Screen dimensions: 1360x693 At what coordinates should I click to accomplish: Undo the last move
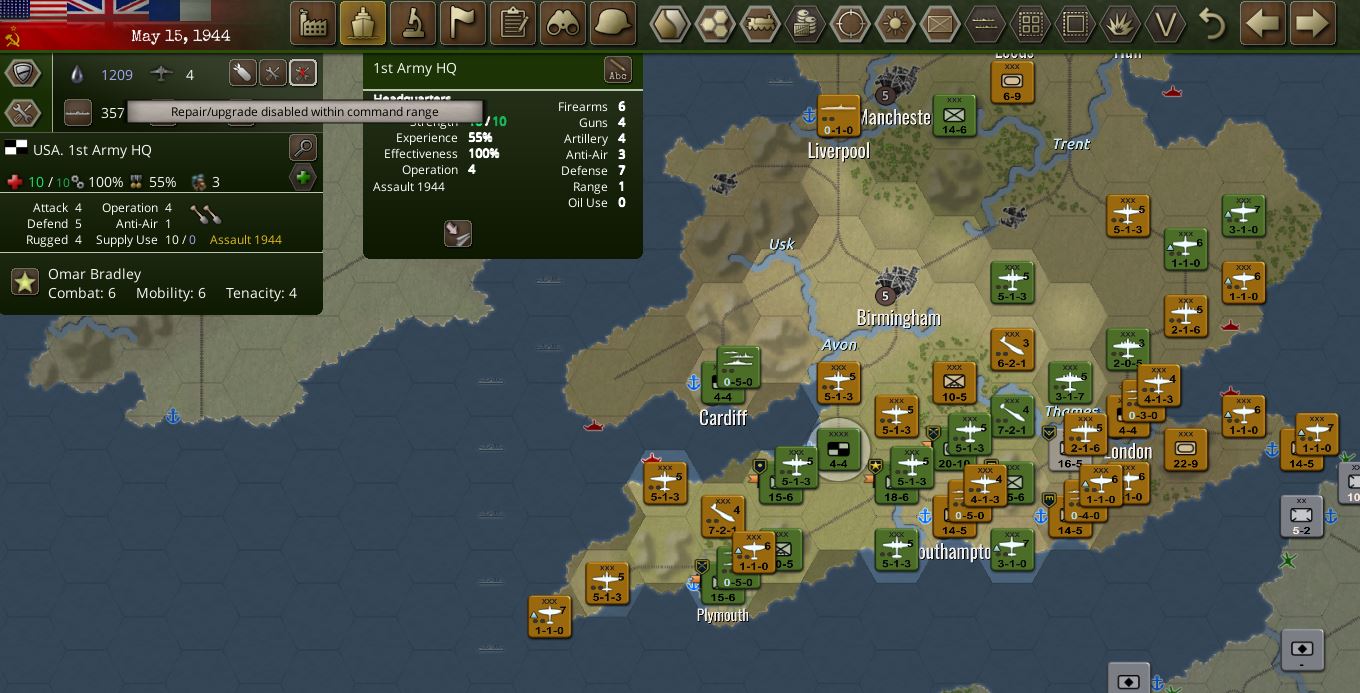(x=1212, y=23)
